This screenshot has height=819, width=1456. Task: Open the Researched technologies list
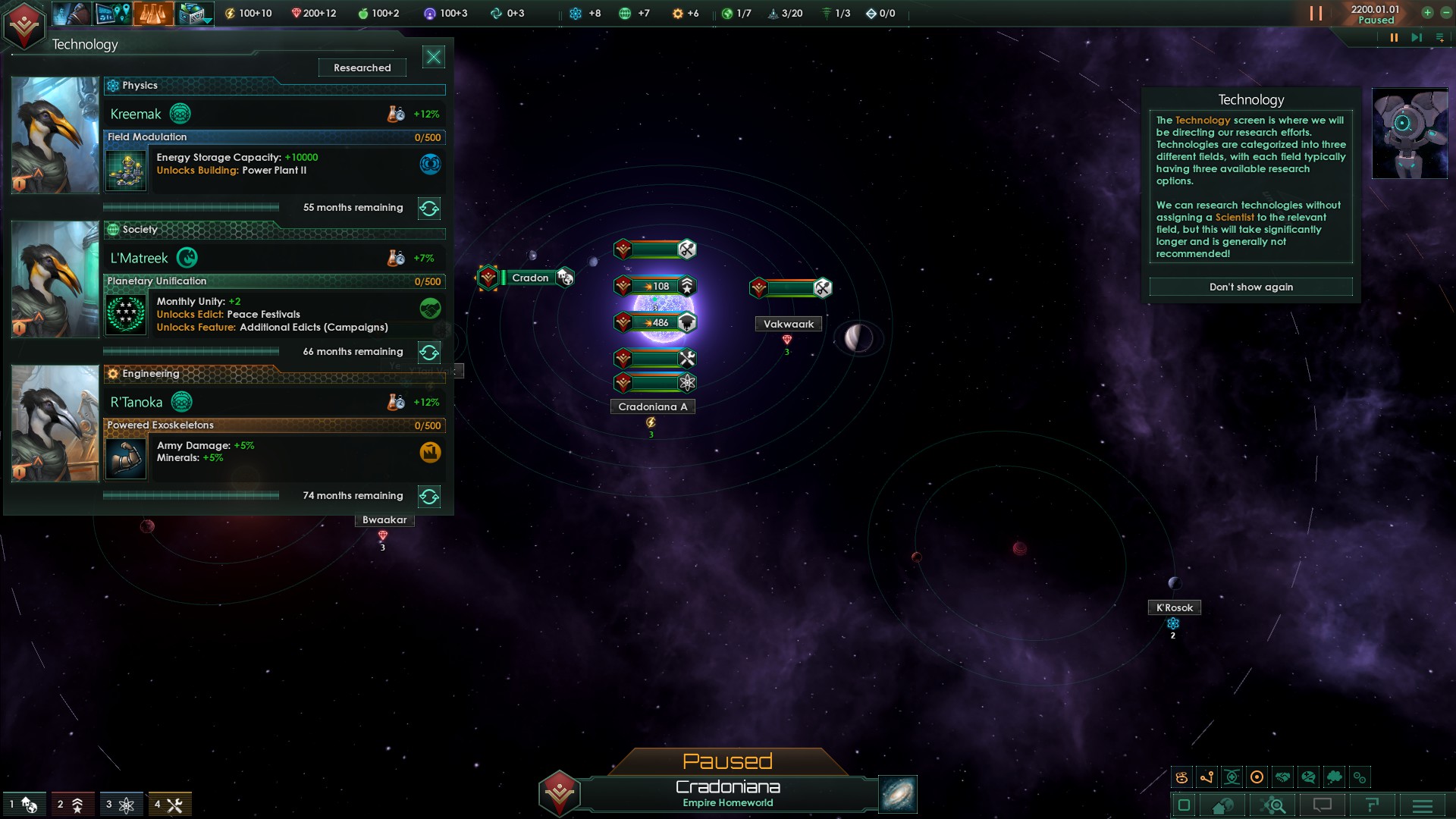tap(362, 67)
